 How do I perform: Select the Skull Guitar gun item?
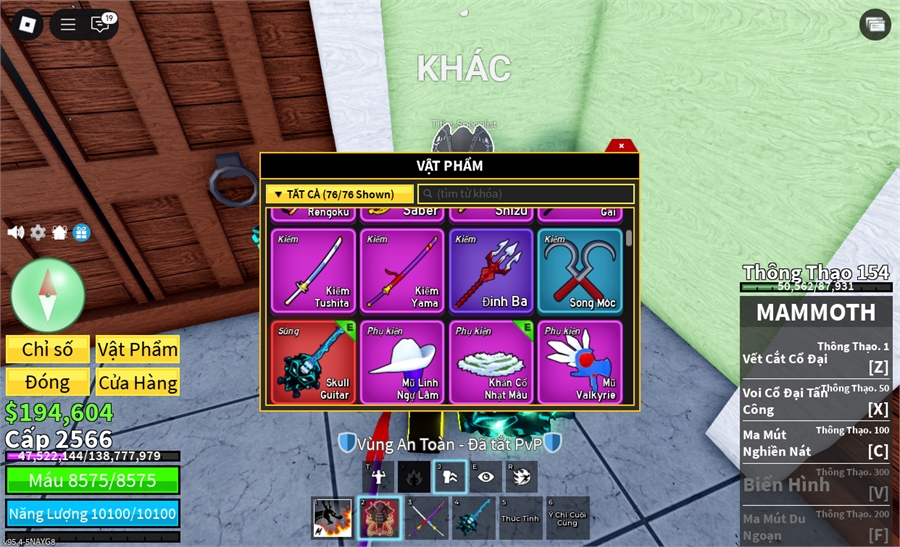[x=313, y=361]
